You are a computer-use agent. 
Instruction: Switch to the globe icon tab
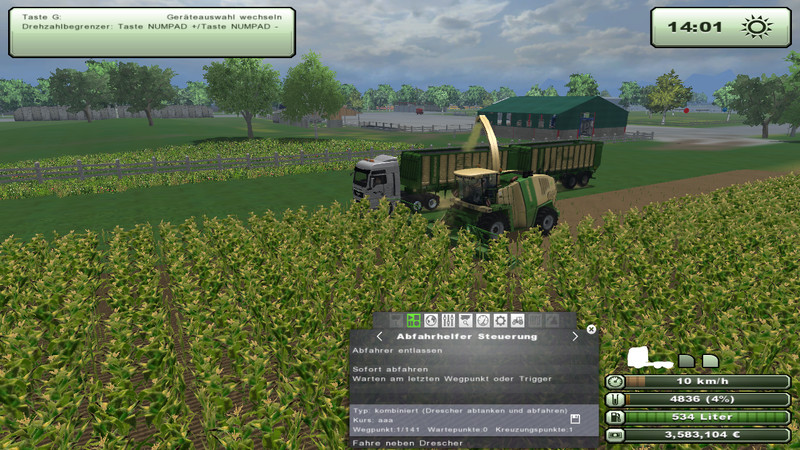point(431,321)
